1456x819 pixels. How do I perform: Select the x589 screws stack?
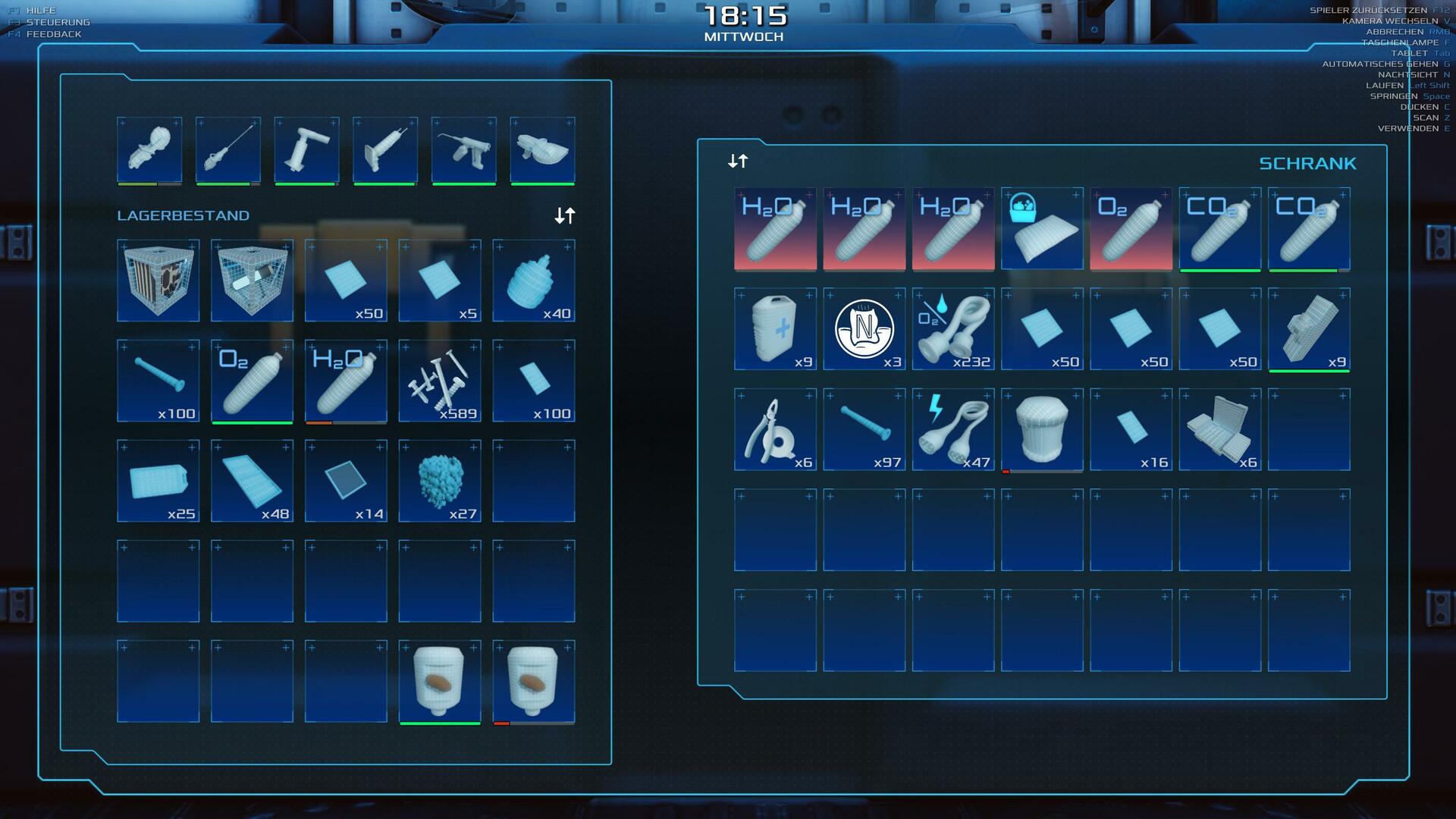(x=440, y=381)
